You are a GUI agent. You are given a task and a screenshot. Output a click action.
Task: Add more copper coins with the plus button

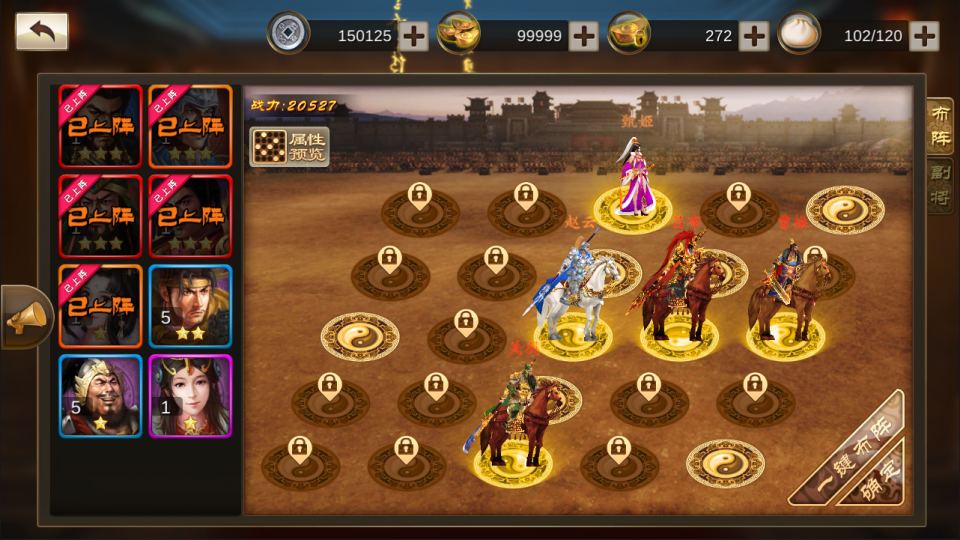413,36
